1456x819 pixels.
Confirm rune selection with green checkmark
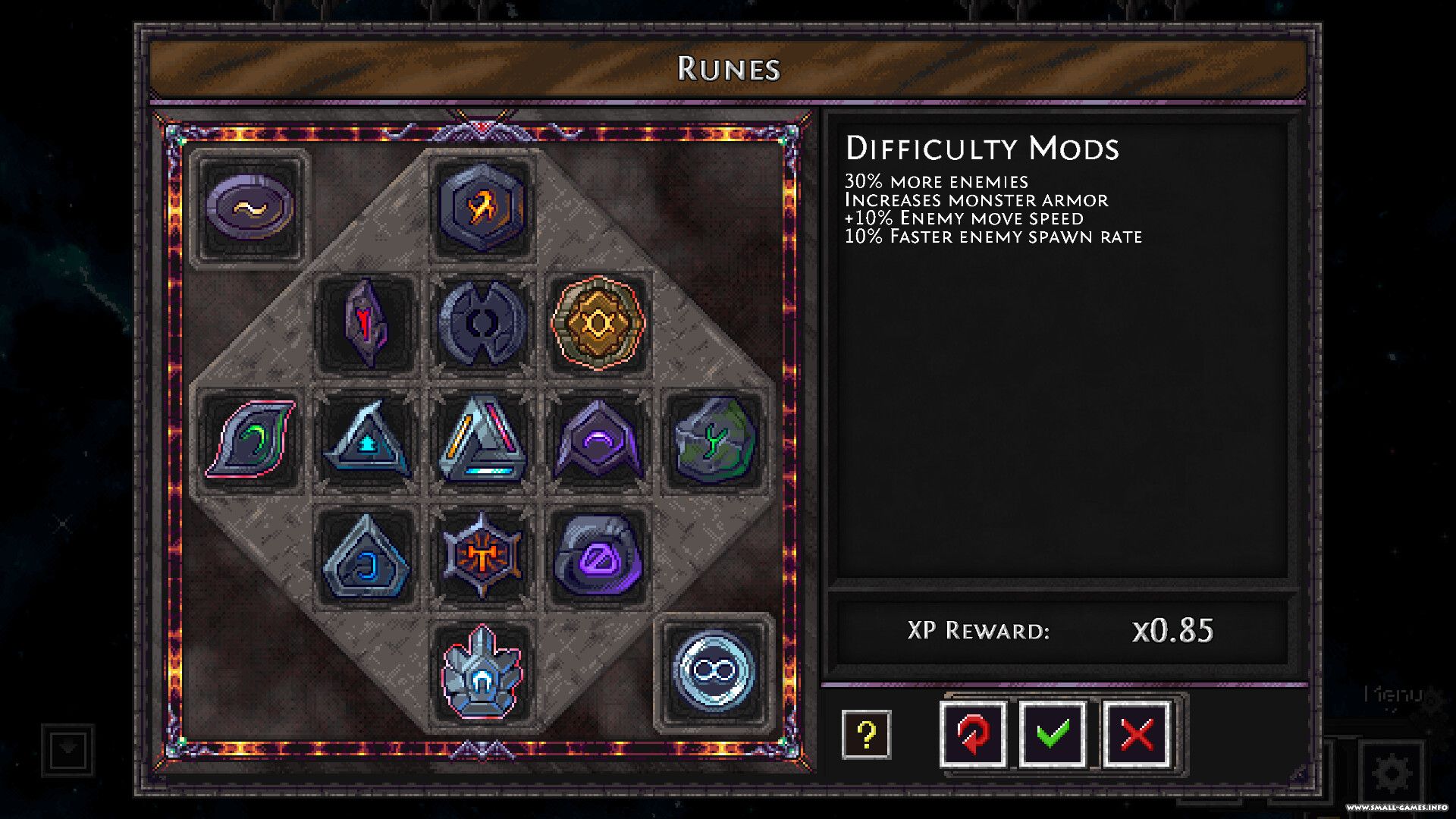(1053, 734)
